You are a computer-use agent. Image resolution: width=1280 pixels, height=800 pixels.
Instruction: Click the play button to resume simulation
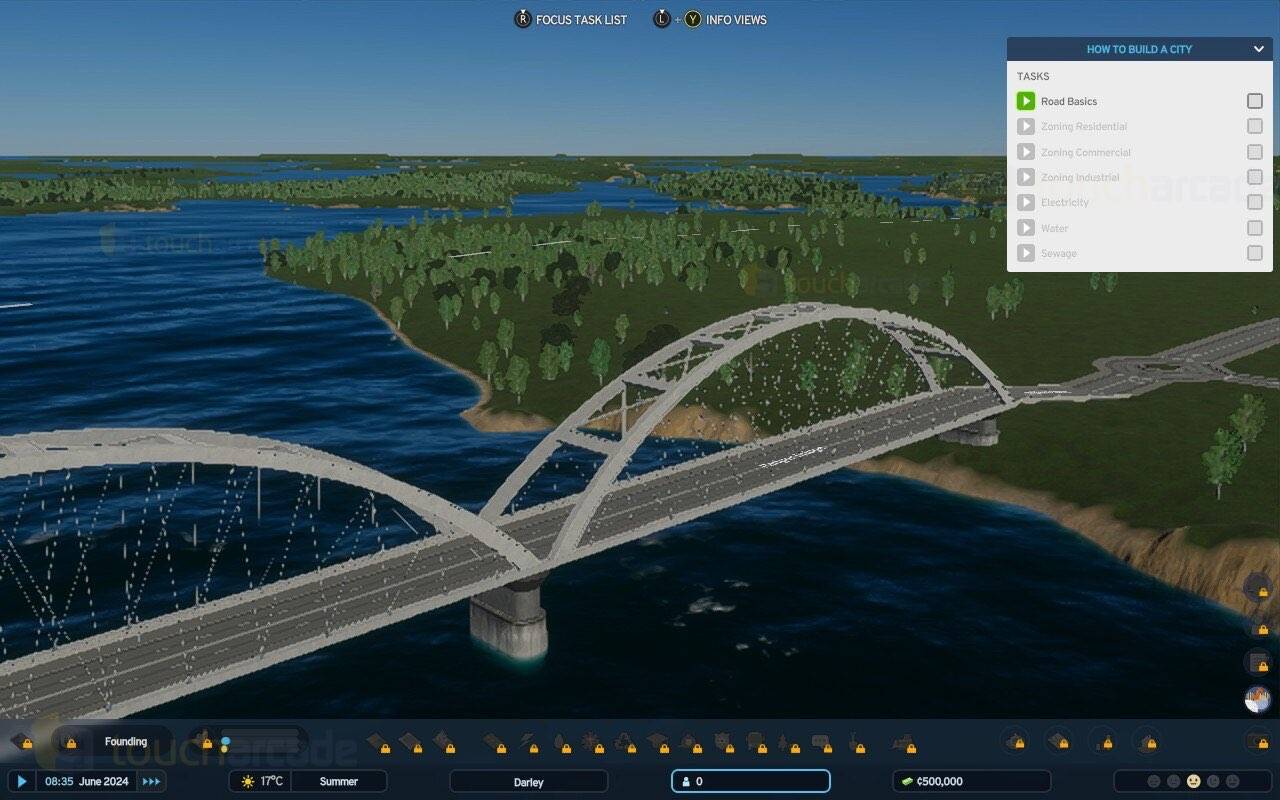(x=21, y=781)
